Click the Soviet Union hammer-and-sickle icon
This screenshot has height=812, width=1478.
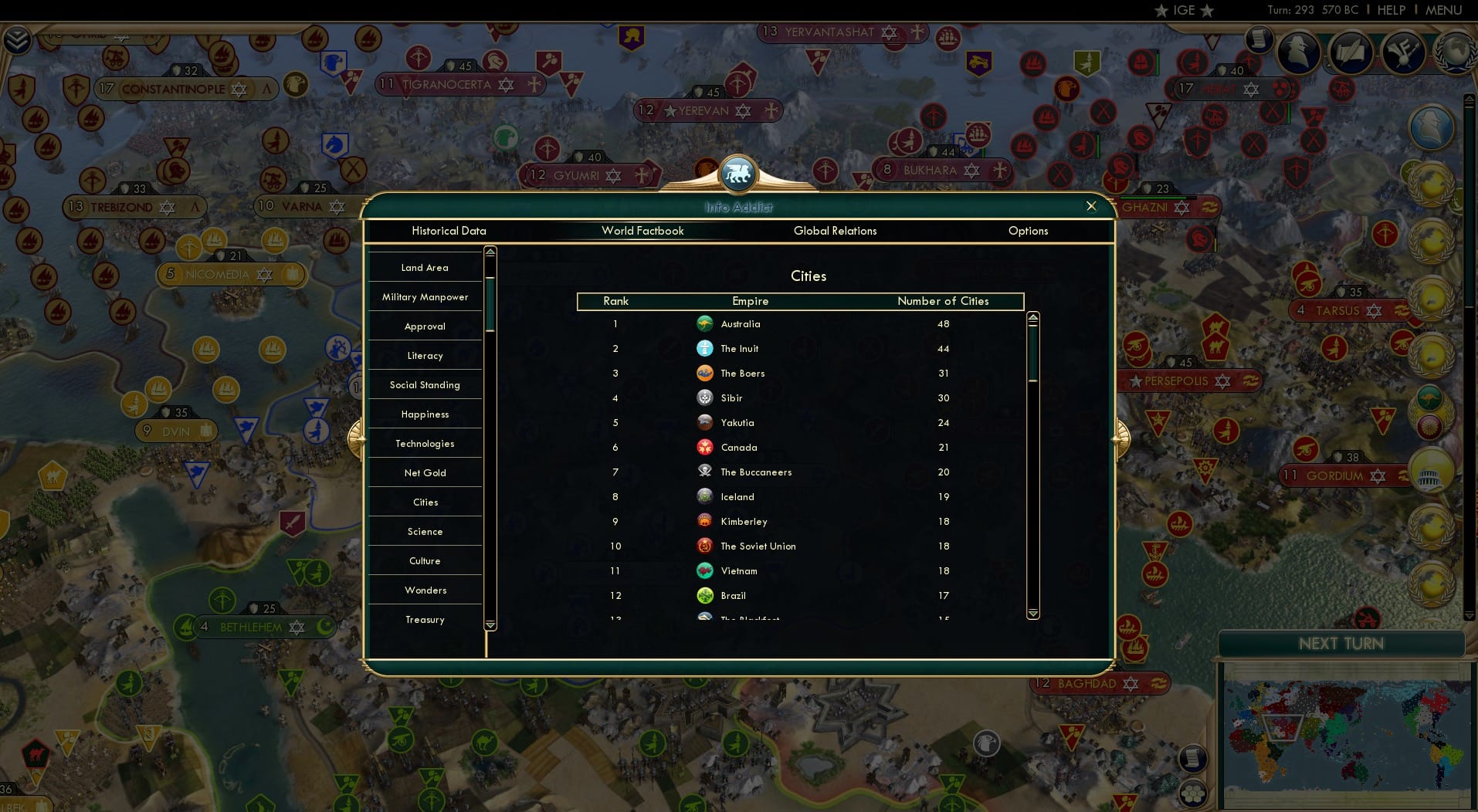705,546
